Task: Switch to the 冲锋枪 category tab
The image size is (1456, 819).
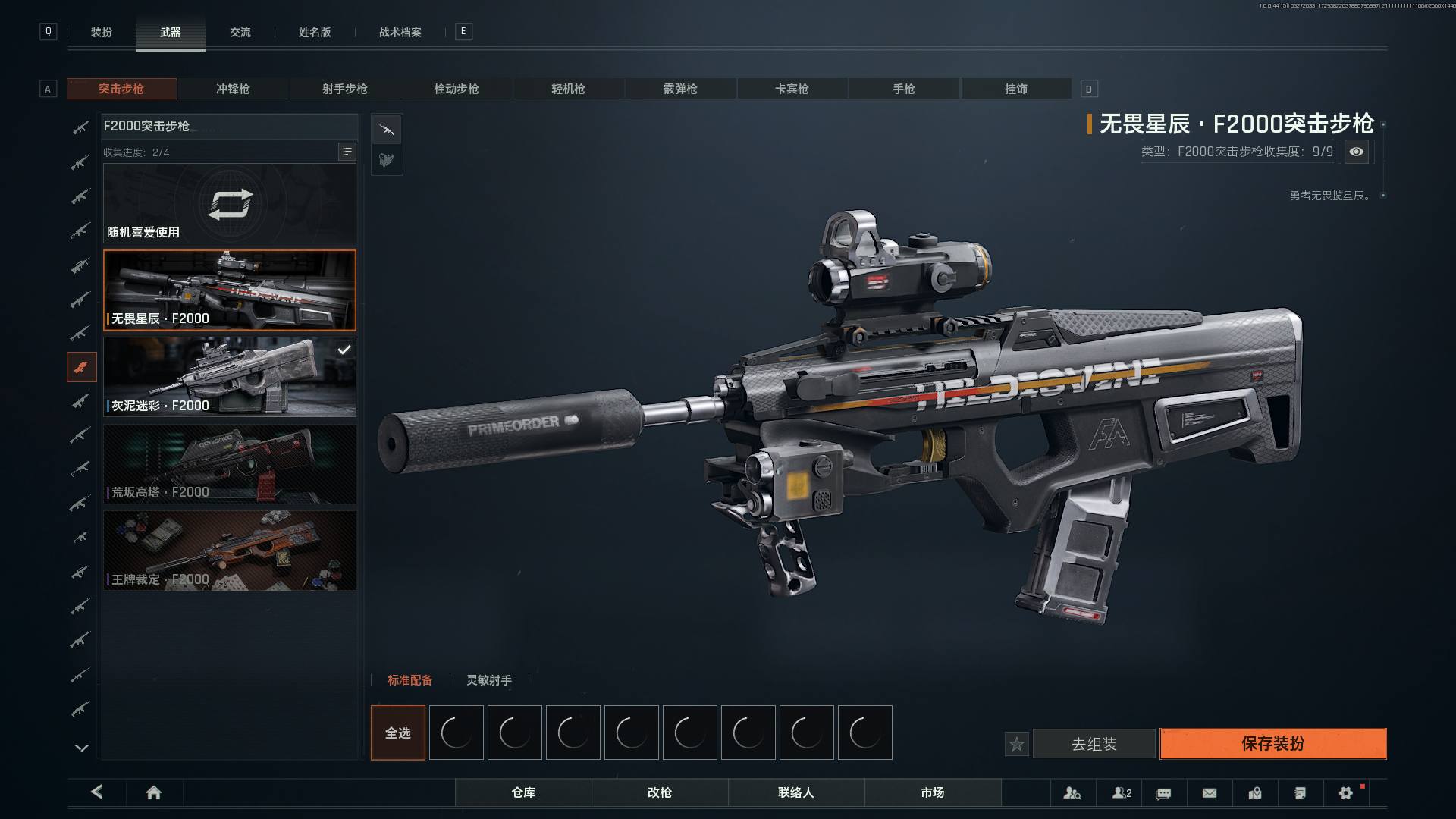Action: [x=233, y=89]
